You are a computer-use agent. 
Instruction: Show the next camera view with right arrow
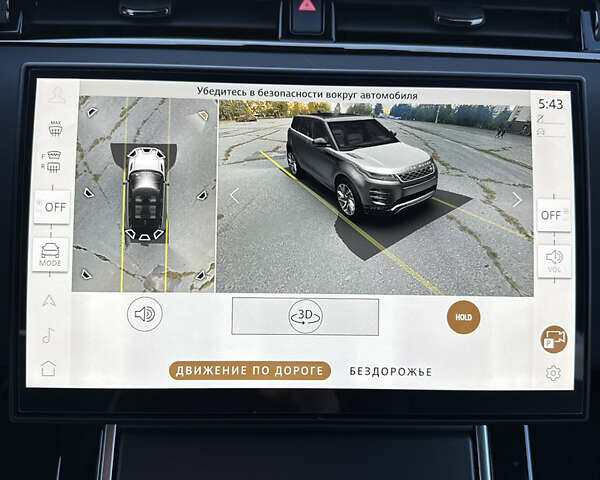click(x=517, y=199)
